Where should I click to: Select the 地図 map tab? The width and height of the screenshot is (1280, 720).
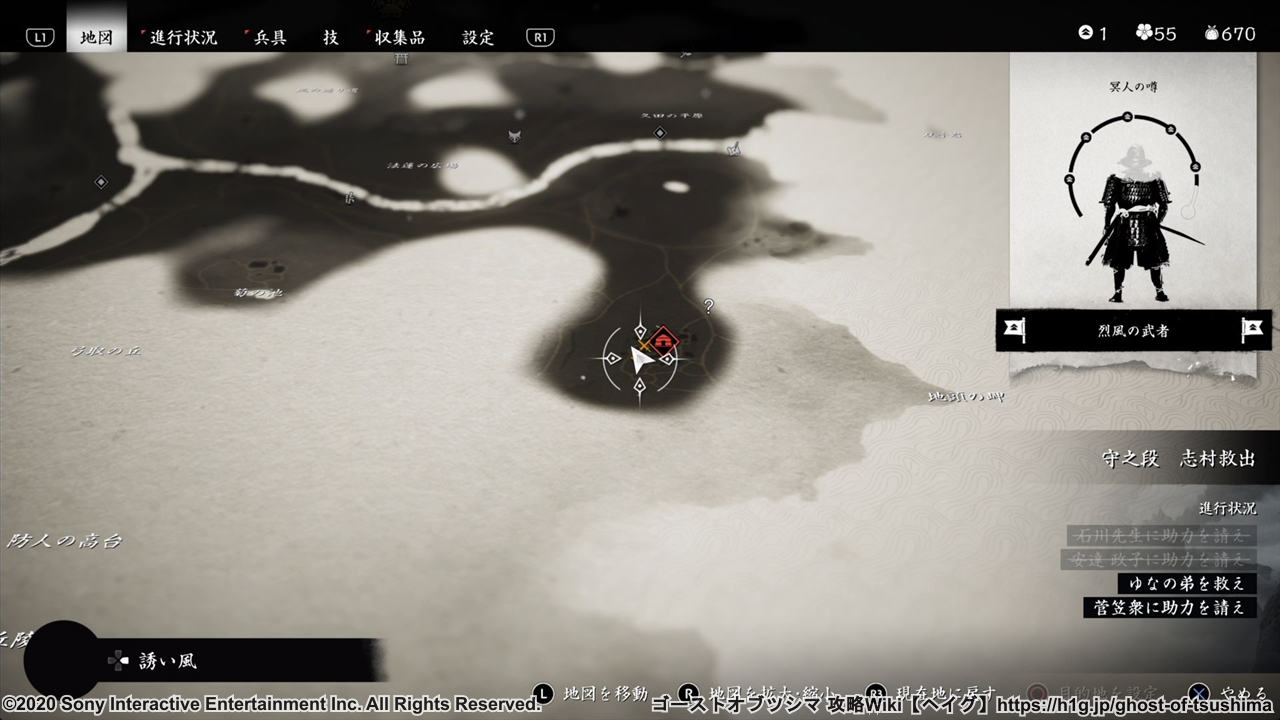coord(97,37)
